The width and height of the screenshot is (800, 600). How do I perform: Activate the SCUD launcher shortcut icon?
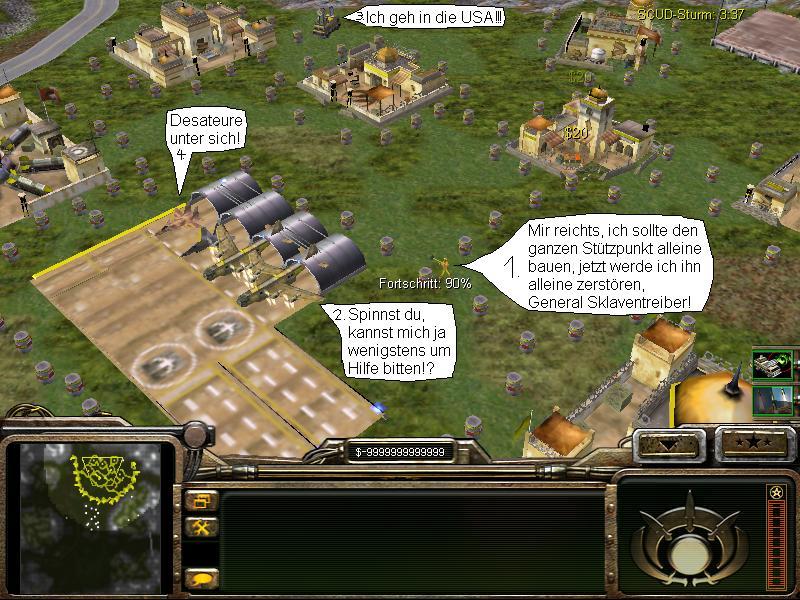[x=773, y=365]
